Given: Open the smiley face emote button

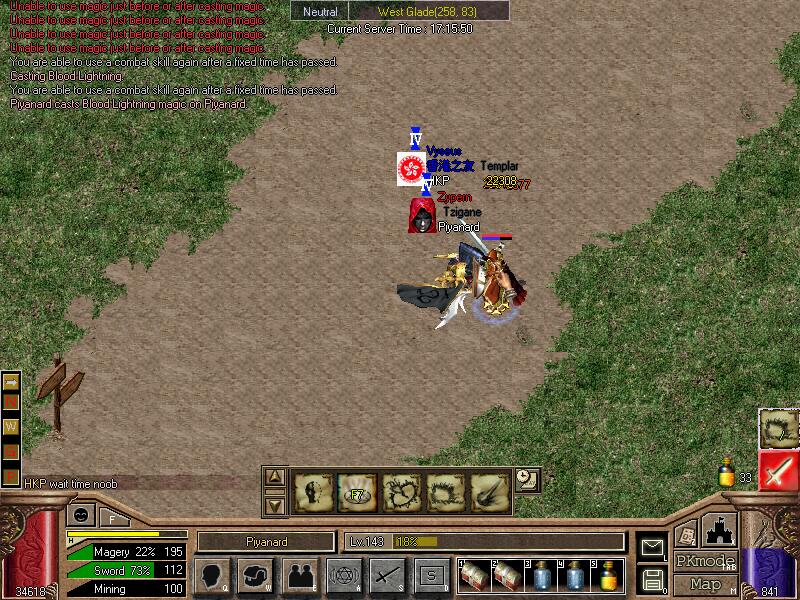Looking at the screenshot, I should pos(78,516).
